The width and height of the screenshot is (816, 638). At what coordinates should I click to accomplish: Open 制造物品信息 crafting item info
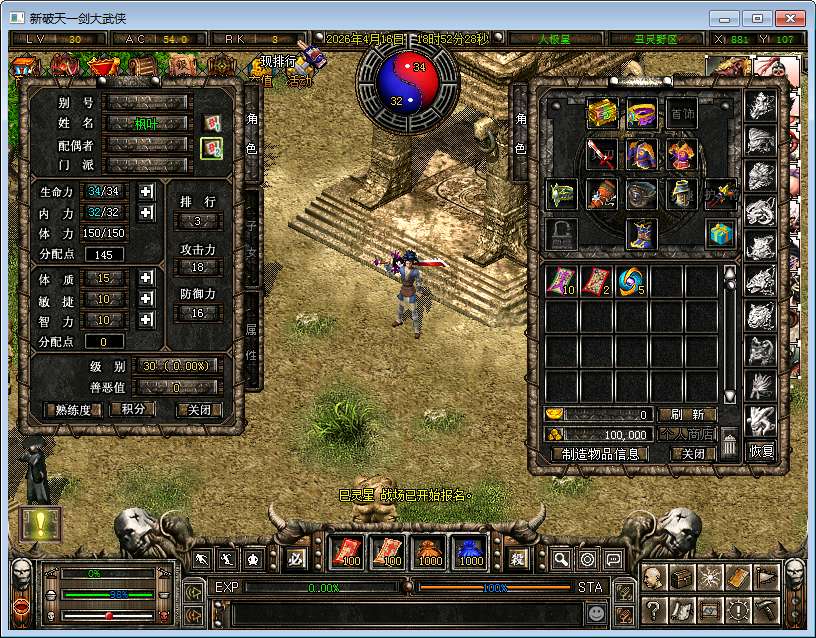pos(601,453)
